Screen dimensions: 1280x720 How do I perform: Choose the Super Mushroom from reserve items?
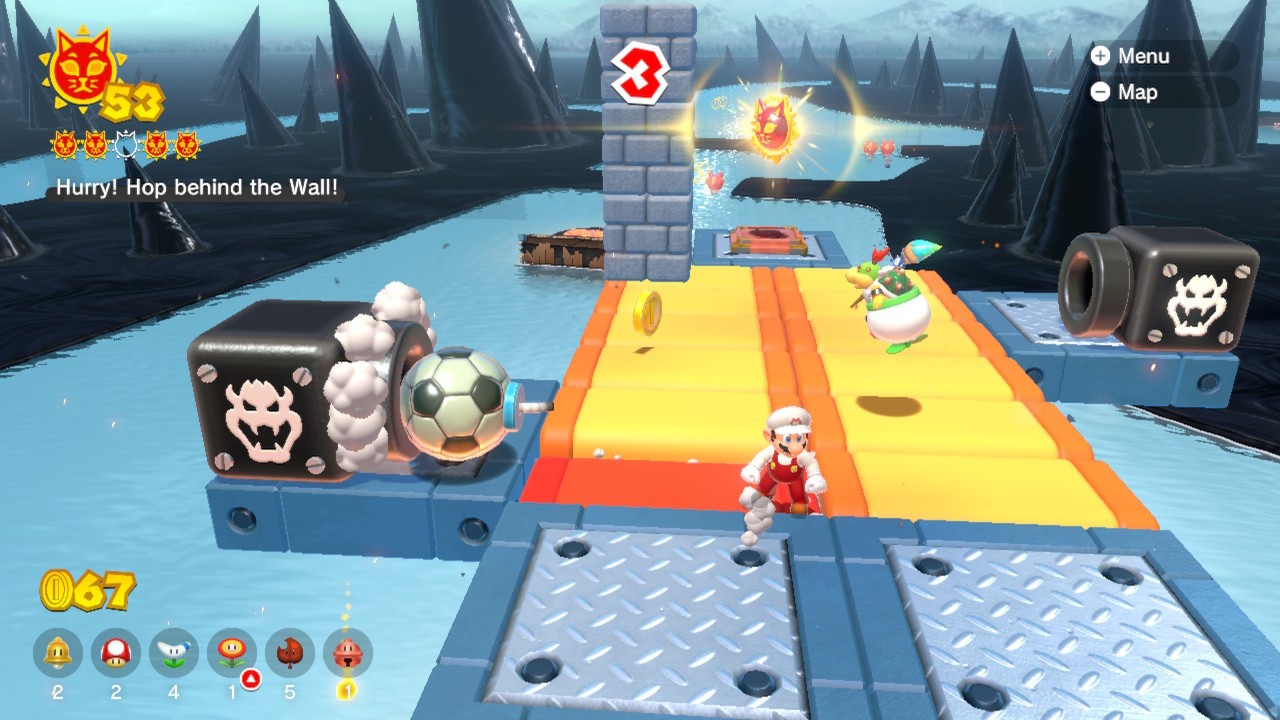coord(116,654)
